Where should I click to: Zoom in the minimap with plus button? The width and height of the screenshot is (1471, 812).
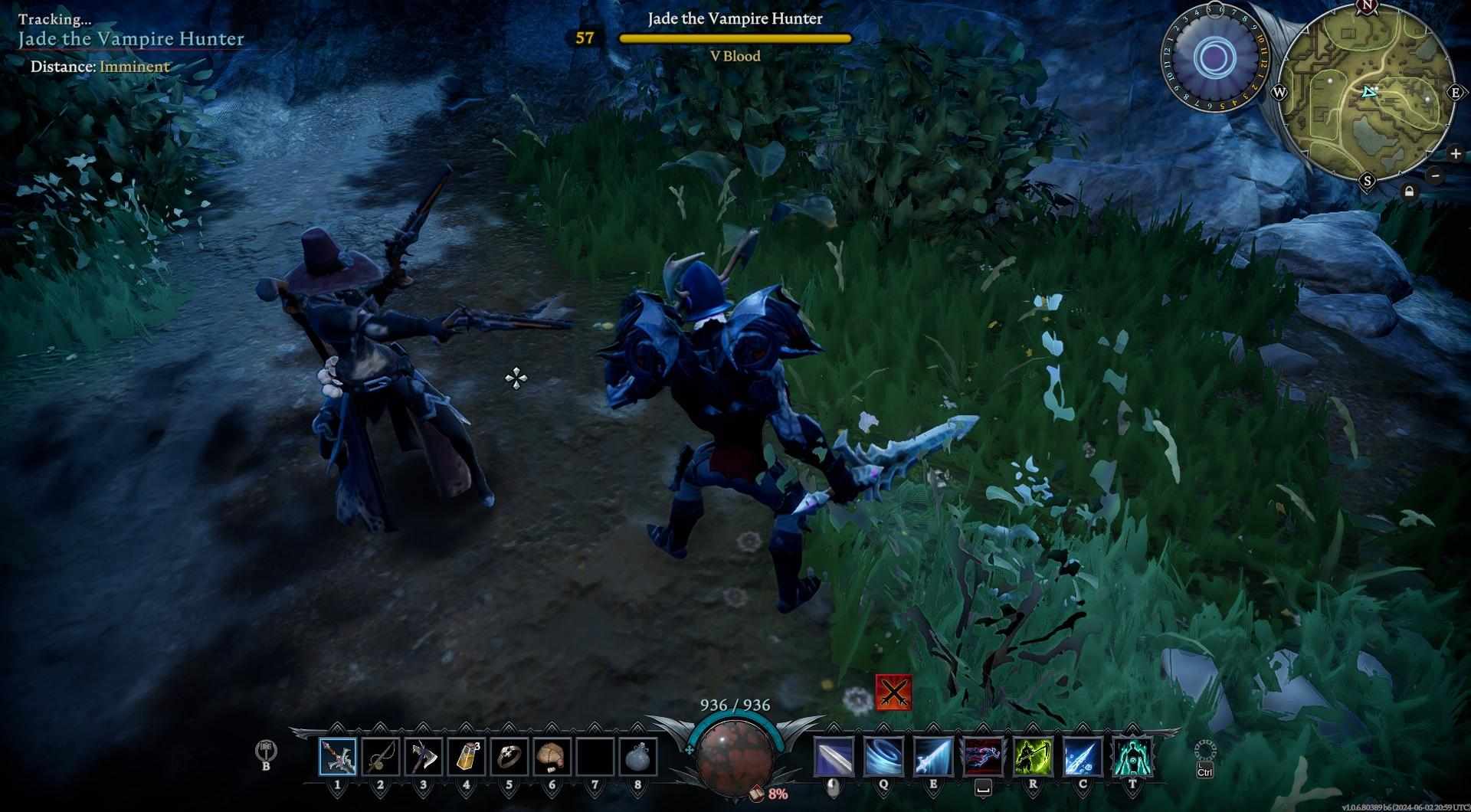point(1456,154)
